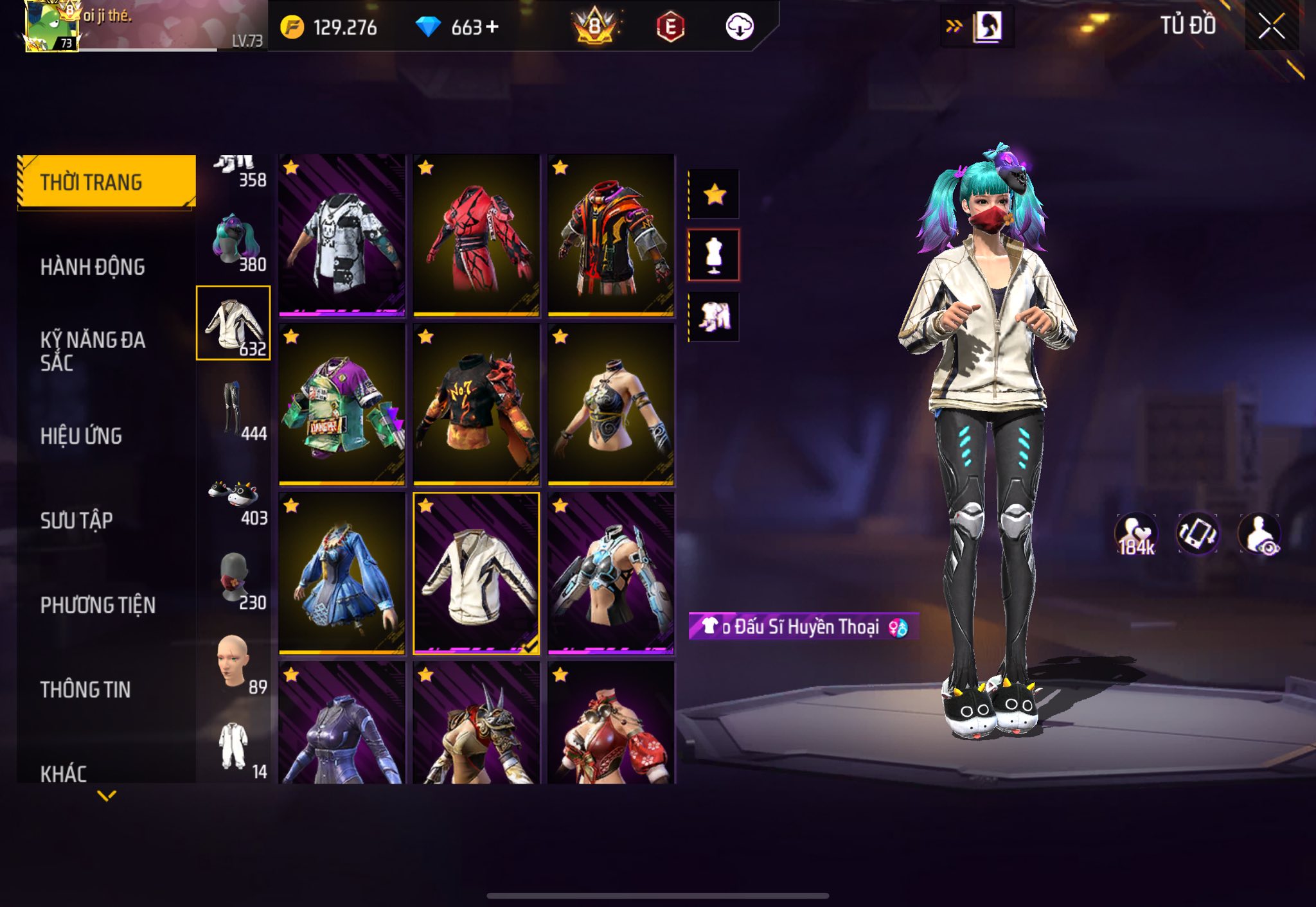Choose the No.7 black flame shirt
This screenshot has height=907, width=1316.
[476, 404]
